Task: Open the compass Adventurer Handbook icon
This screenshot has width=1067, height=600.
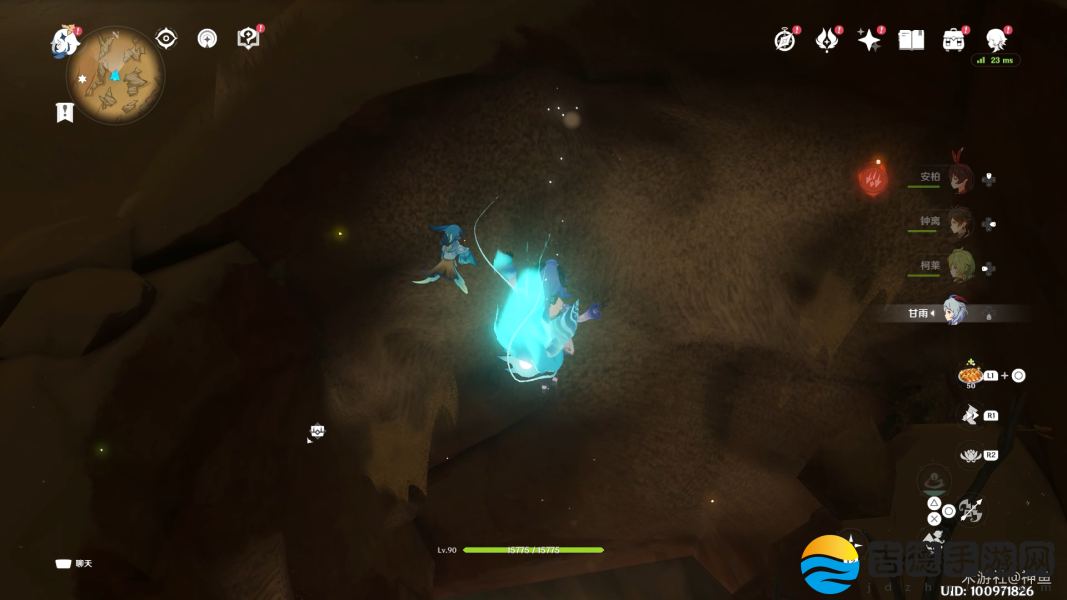Action: coord(785,39)
